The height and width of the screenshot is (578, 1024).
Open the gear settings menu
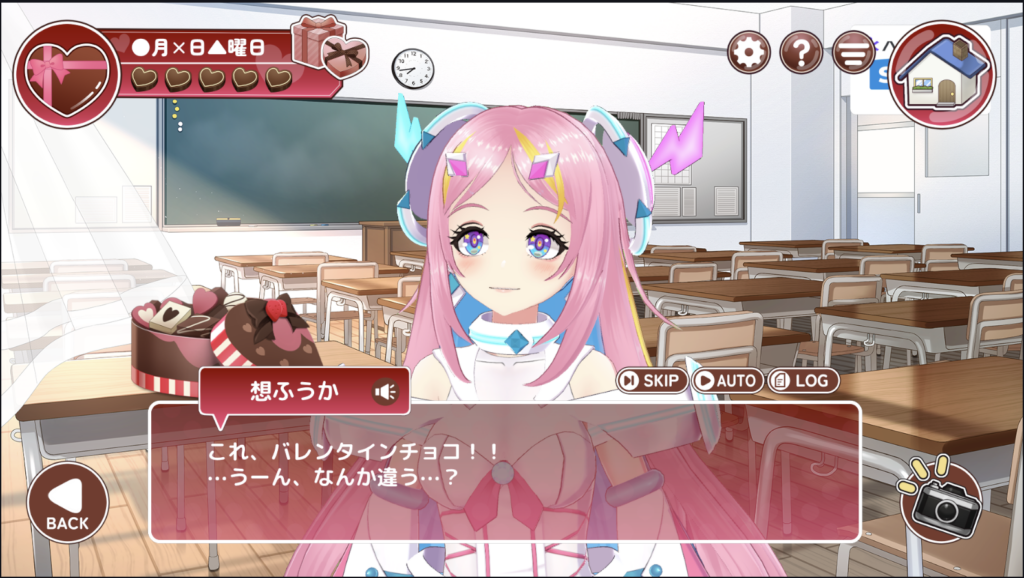[x=748, y=52]
